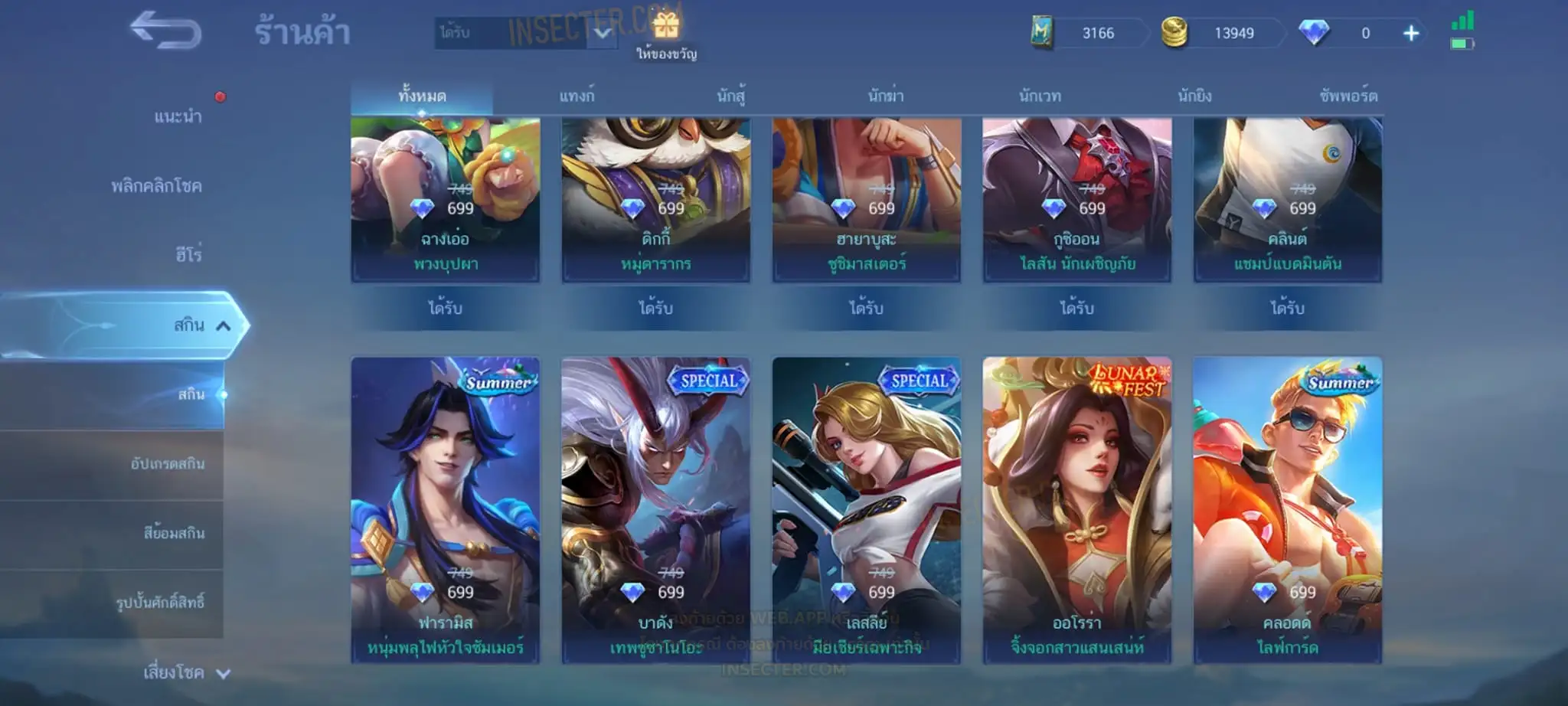Claim the ได้รับ button under คลินต์
This screenshot has width=1568, height=706.
tap(1287, 308)
